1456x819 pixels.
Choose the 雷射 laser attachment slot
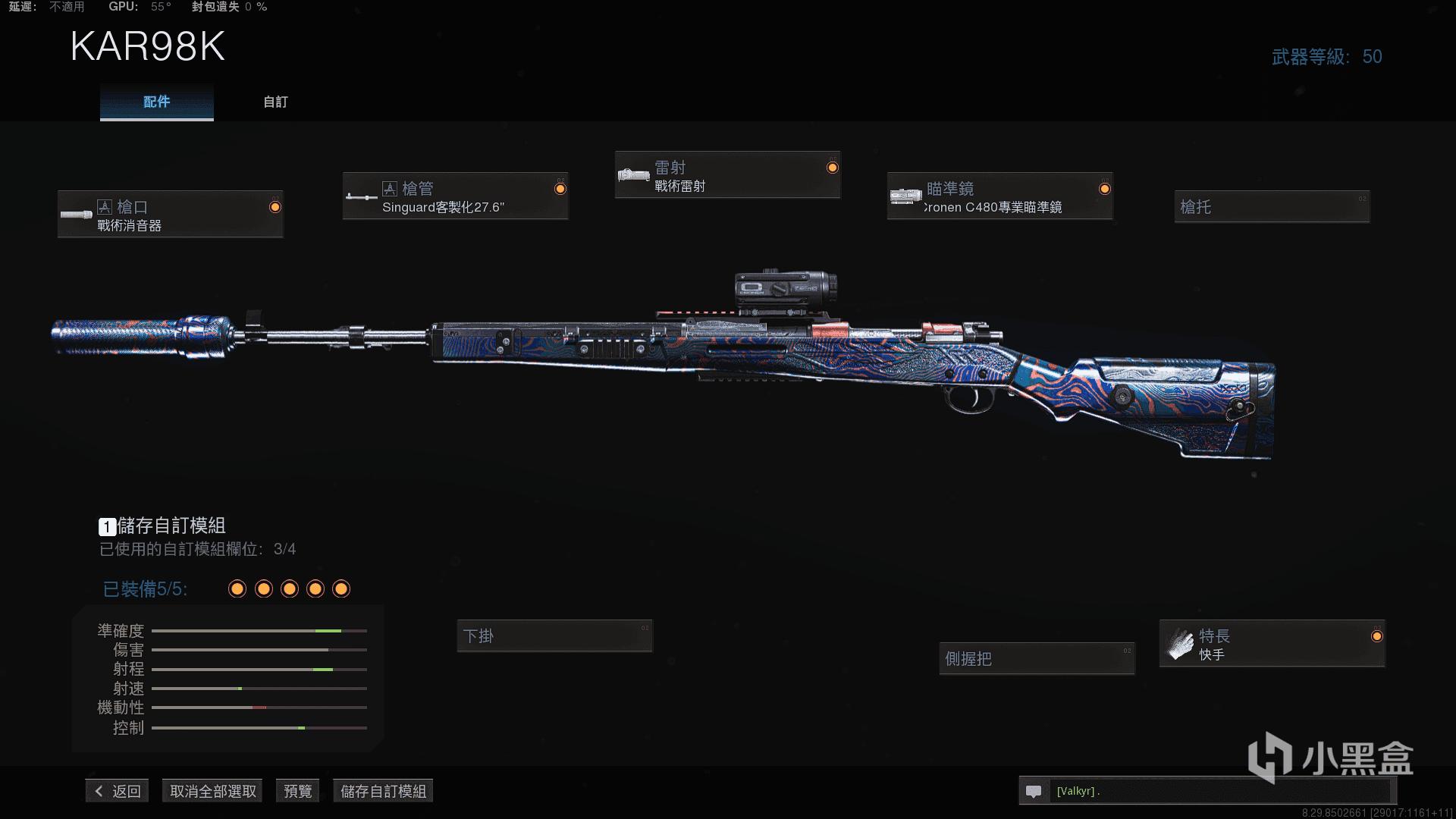[727, 175]
